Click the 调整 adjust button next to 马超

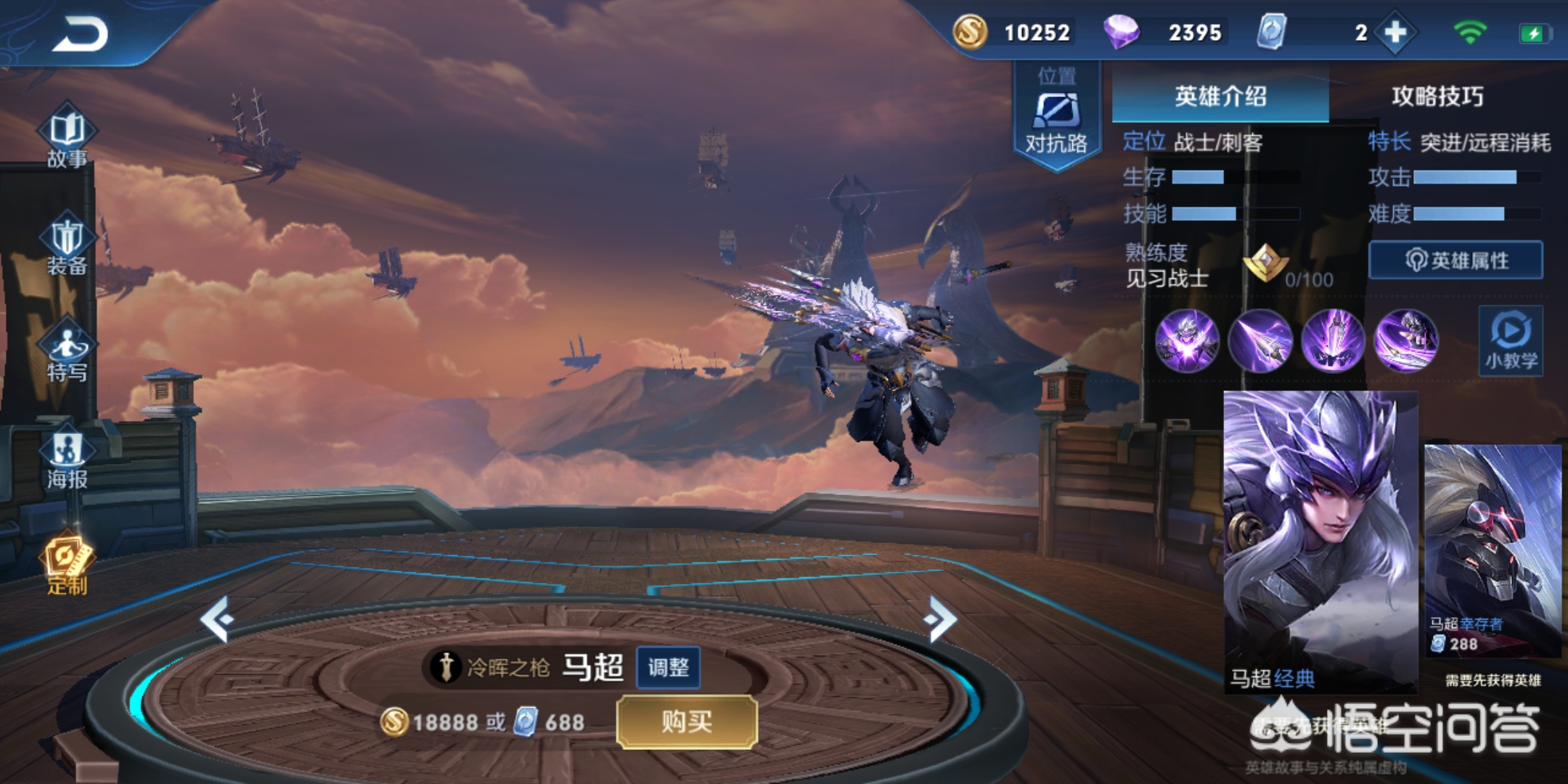pos(668,667)
